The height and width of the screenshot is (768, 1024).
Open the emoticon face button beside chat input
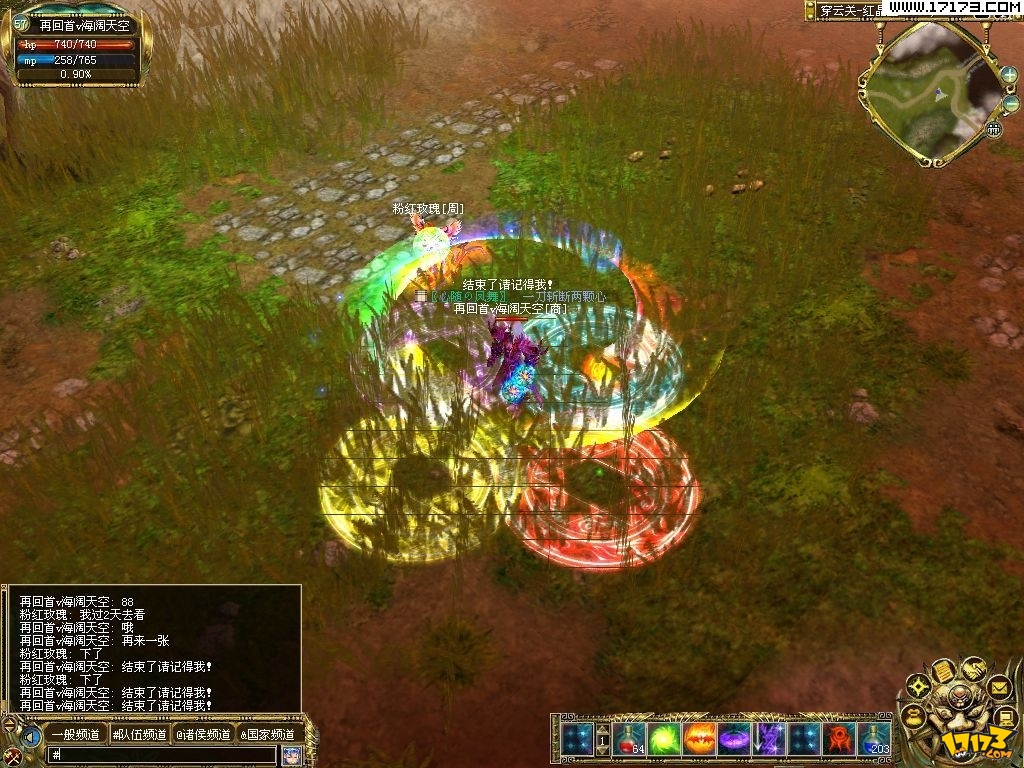291,755
